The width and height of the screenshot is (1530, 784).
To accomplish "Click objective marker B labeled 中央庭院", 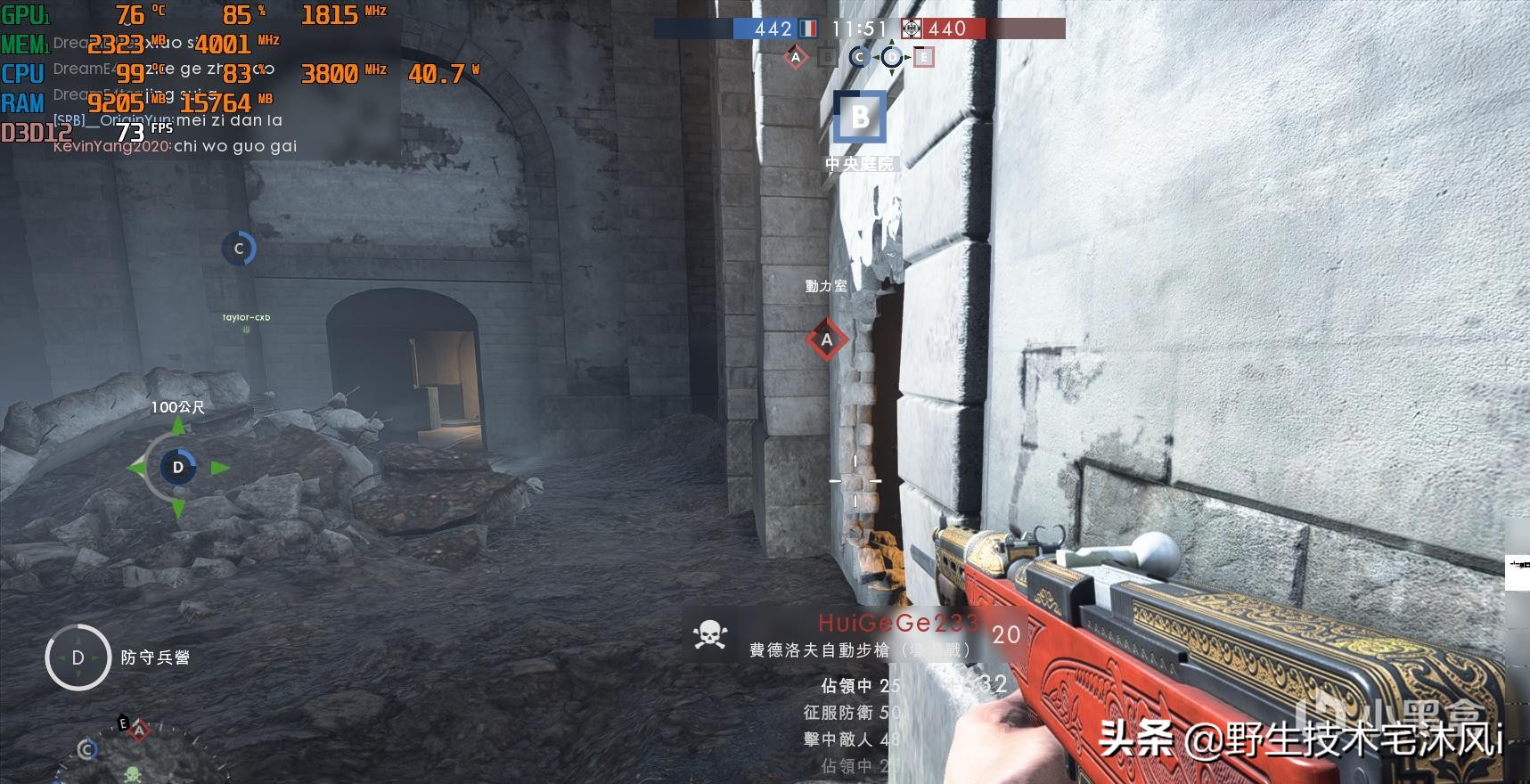I will 861,117.
